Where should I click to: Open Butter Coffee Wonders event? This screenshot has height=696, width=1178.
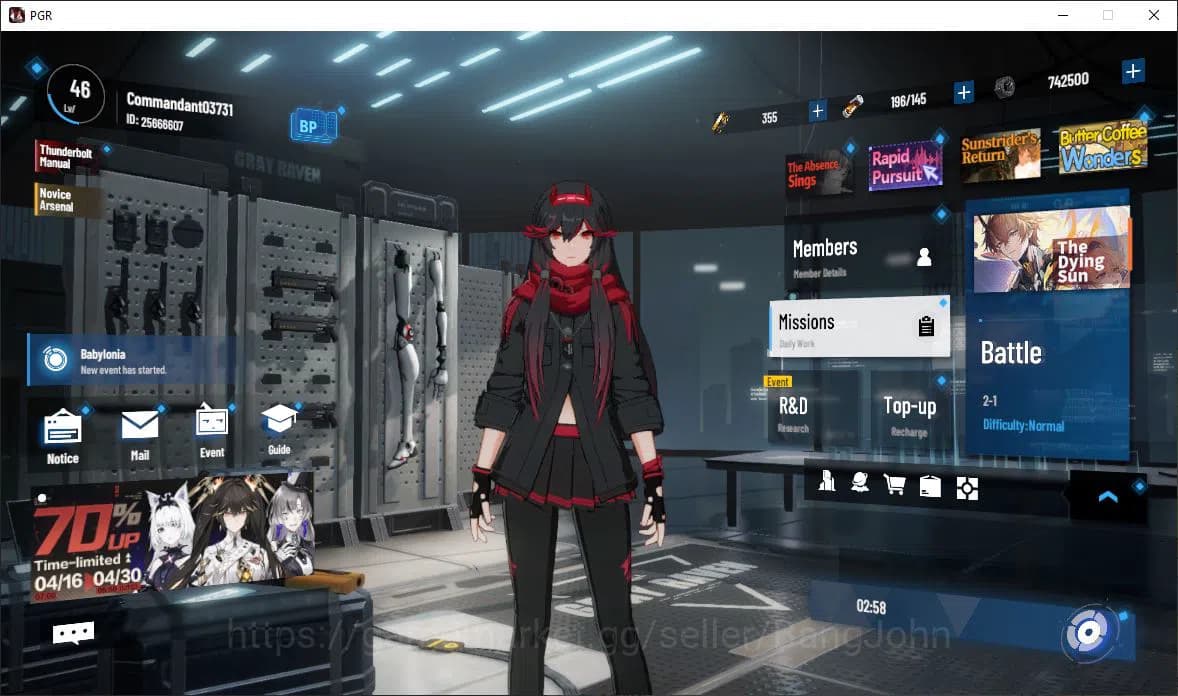(x=1102, y=149)
